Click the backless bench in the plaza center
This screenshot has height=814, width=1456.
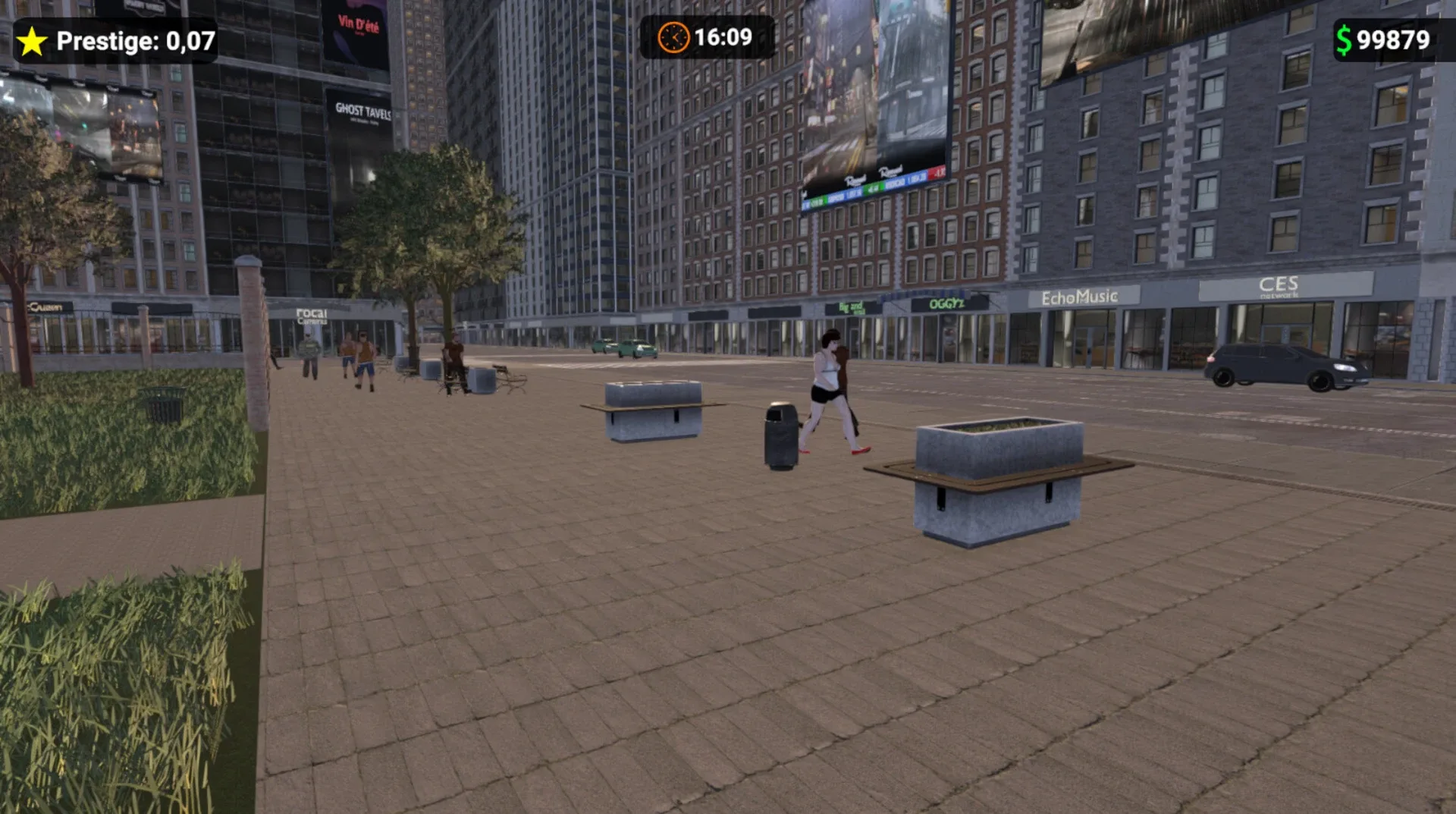coord(654,410)
